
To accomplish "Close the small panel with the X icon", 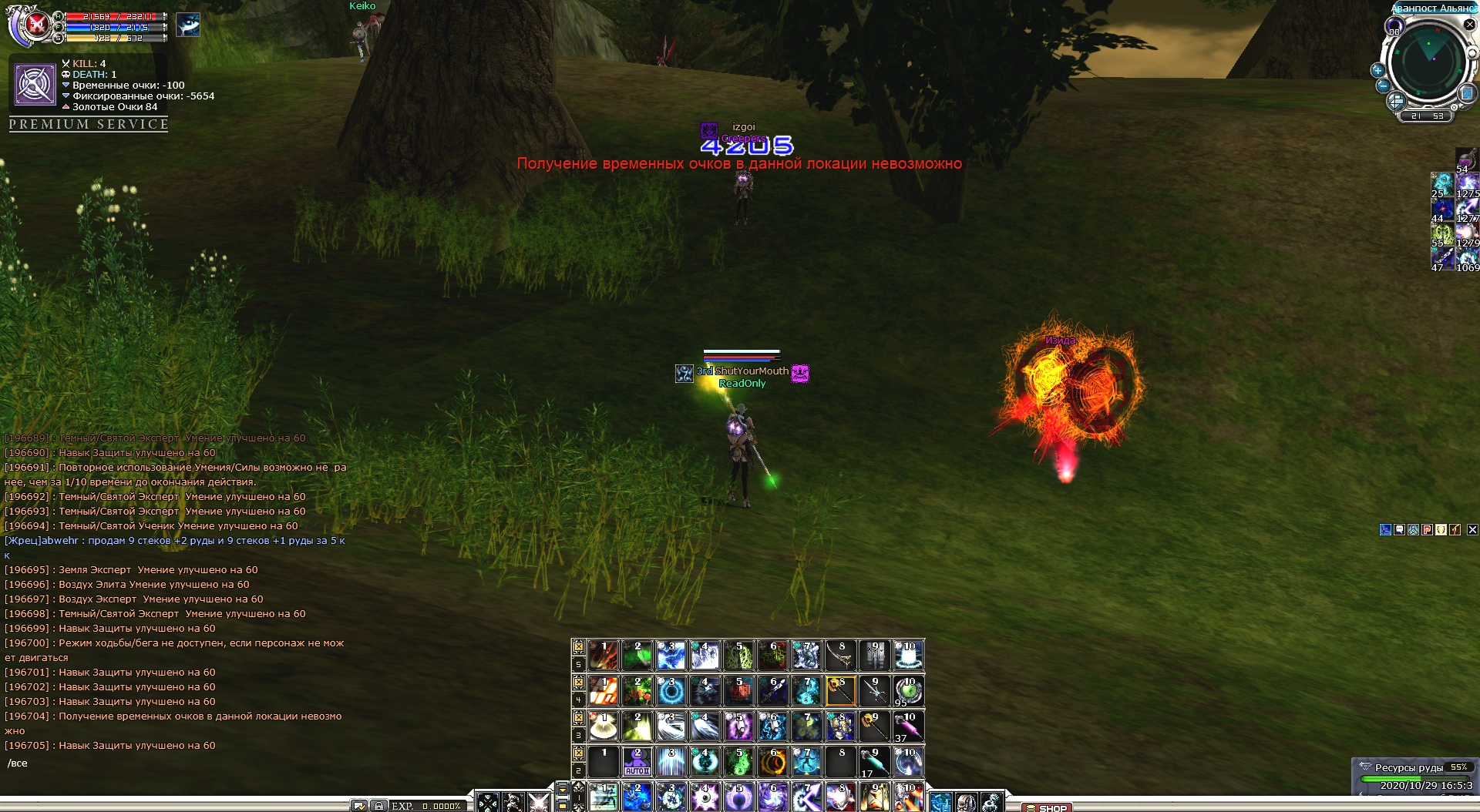I will click(1472, 529).
